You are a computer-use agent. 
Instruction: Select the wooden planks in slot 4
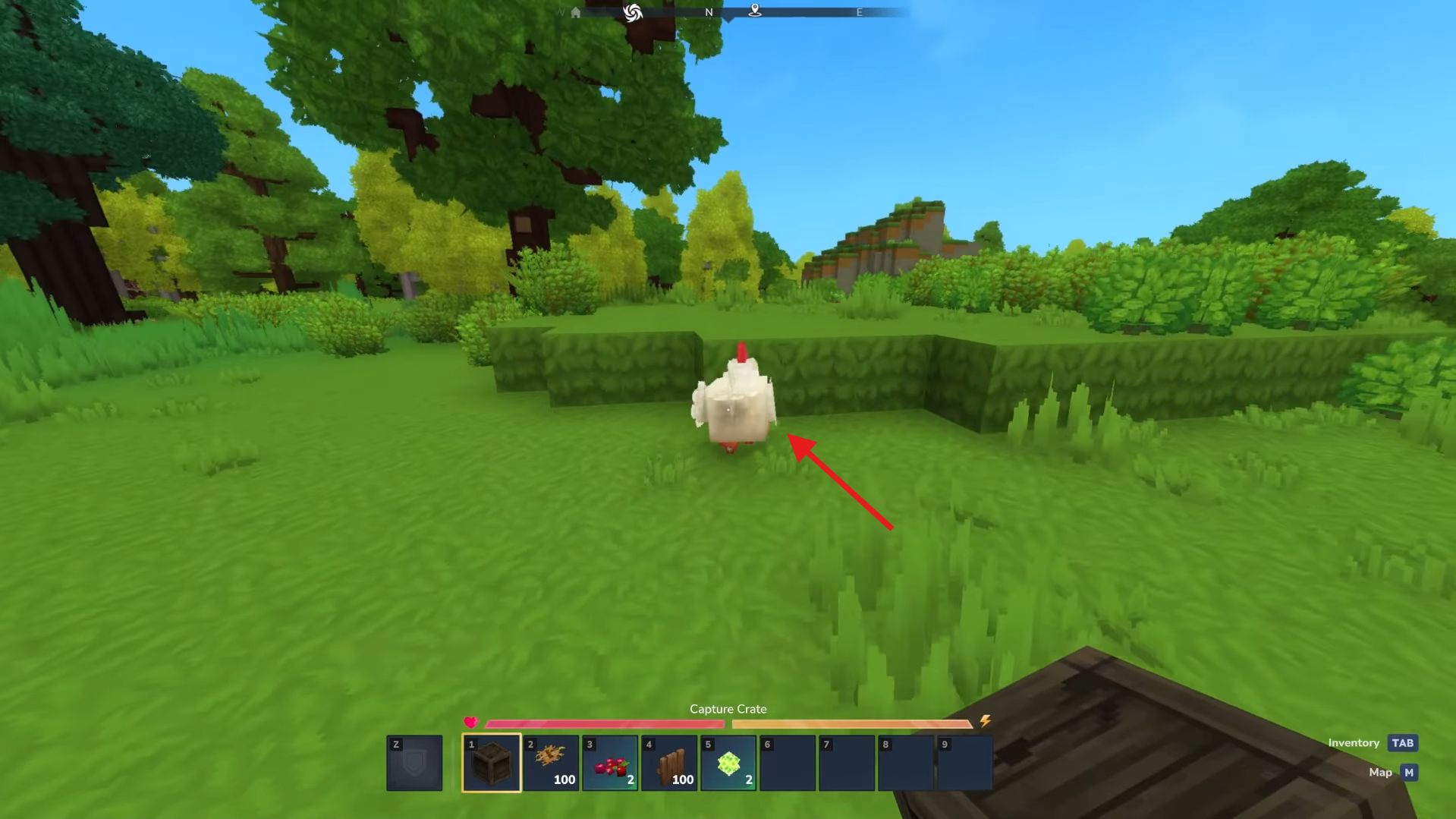coord(668,762)
